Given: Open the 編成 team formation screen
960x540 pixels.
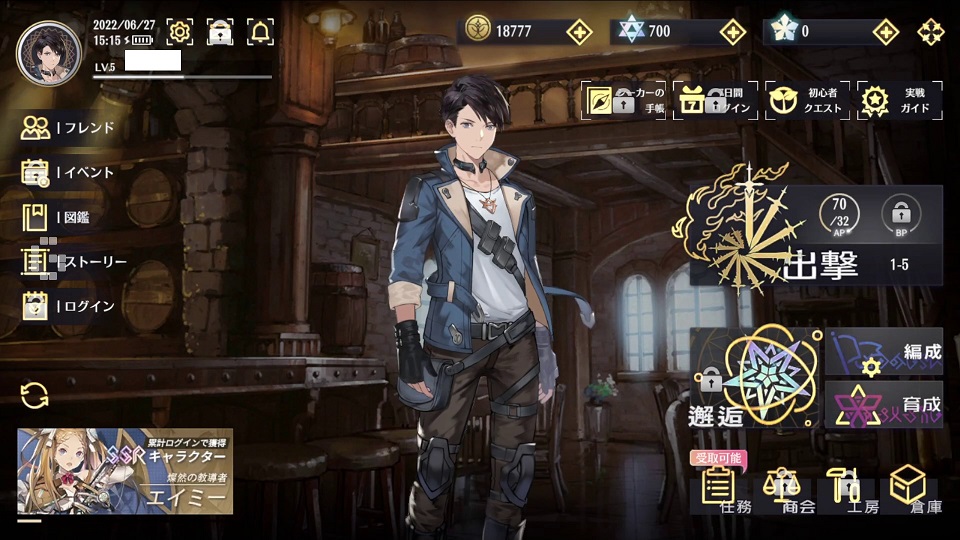Looking at the screenshot, I should (x=885, y=352).
